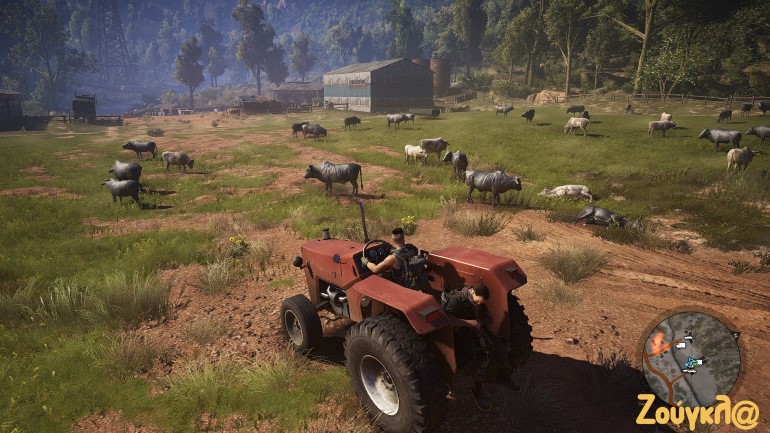Click the Zougla watermark logo

click(x=697, y=411)
